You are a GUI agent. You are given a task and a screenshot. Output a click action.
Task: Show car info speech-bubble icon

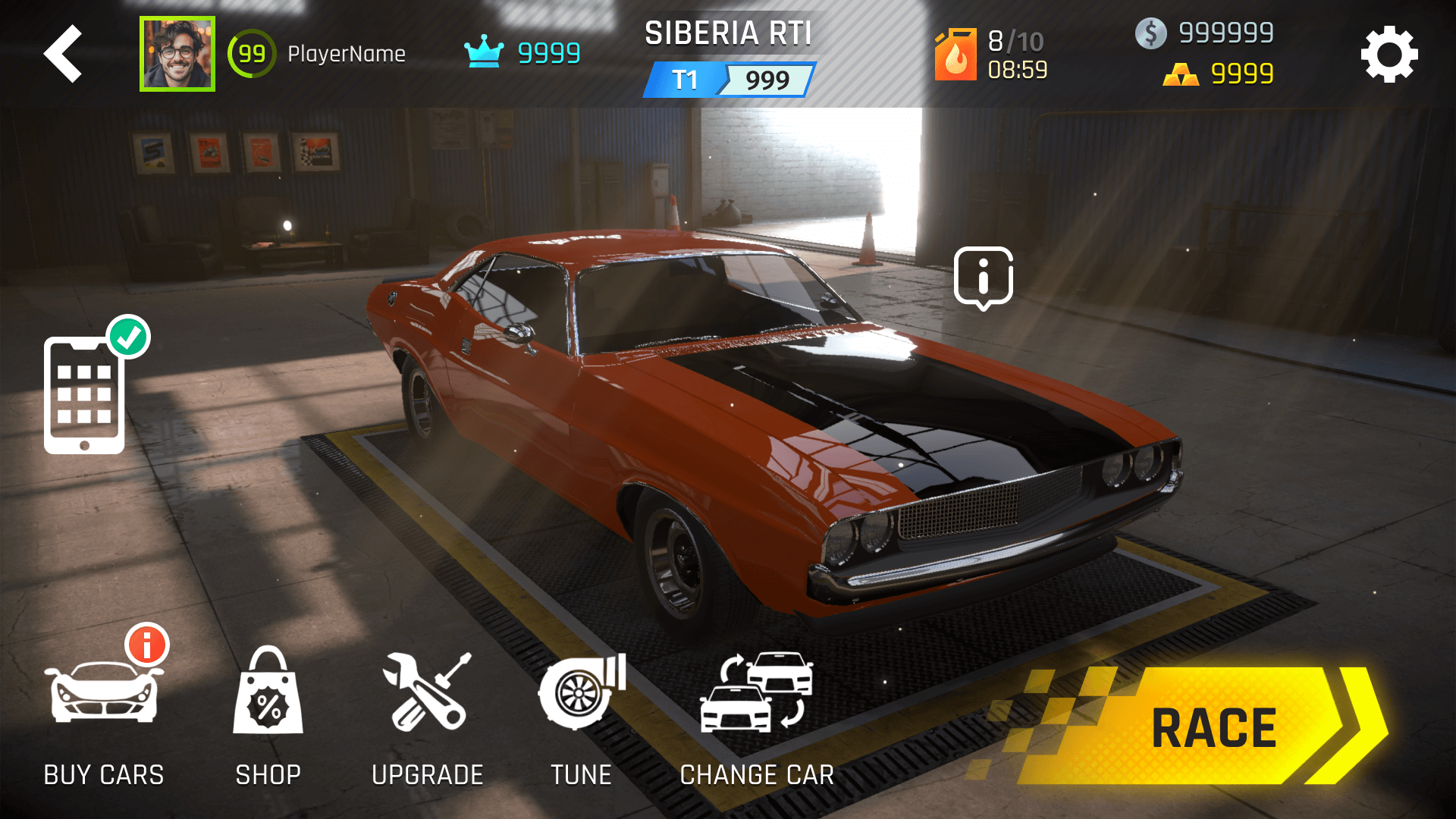[983, 278]
